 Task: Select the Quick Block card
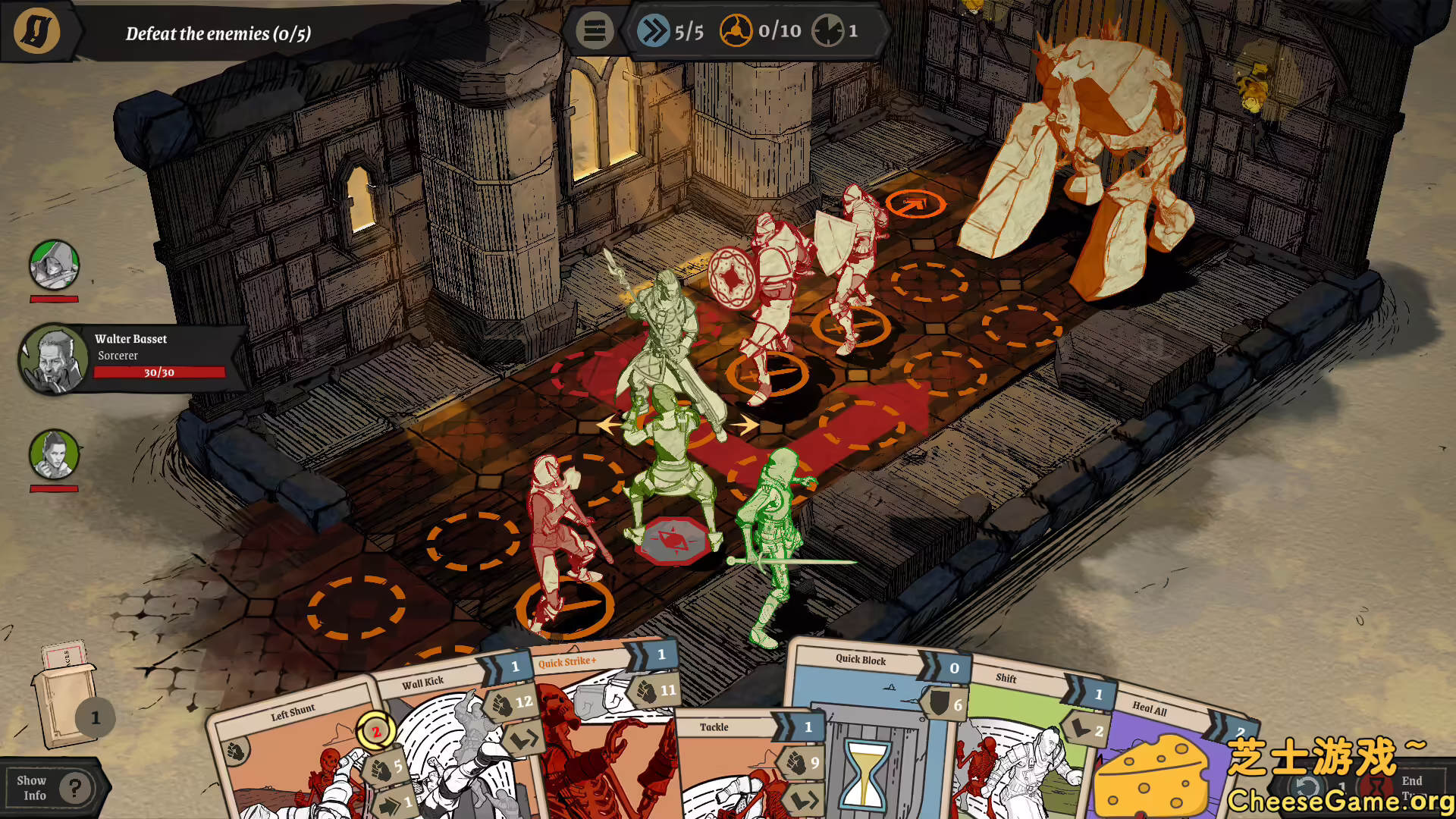pyautogui.click(x=864, y=728)
